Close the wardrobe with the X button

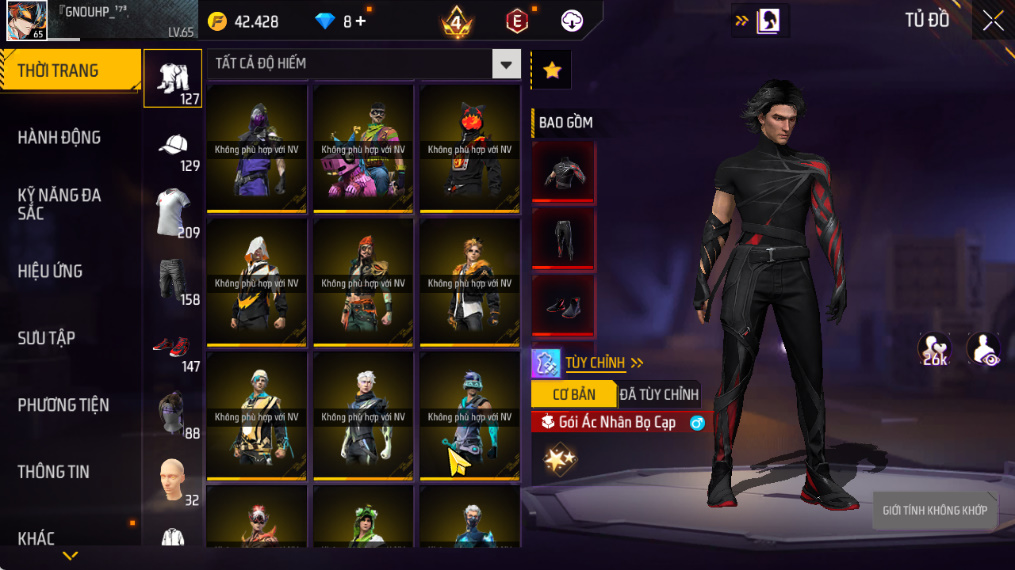[992, 21]
